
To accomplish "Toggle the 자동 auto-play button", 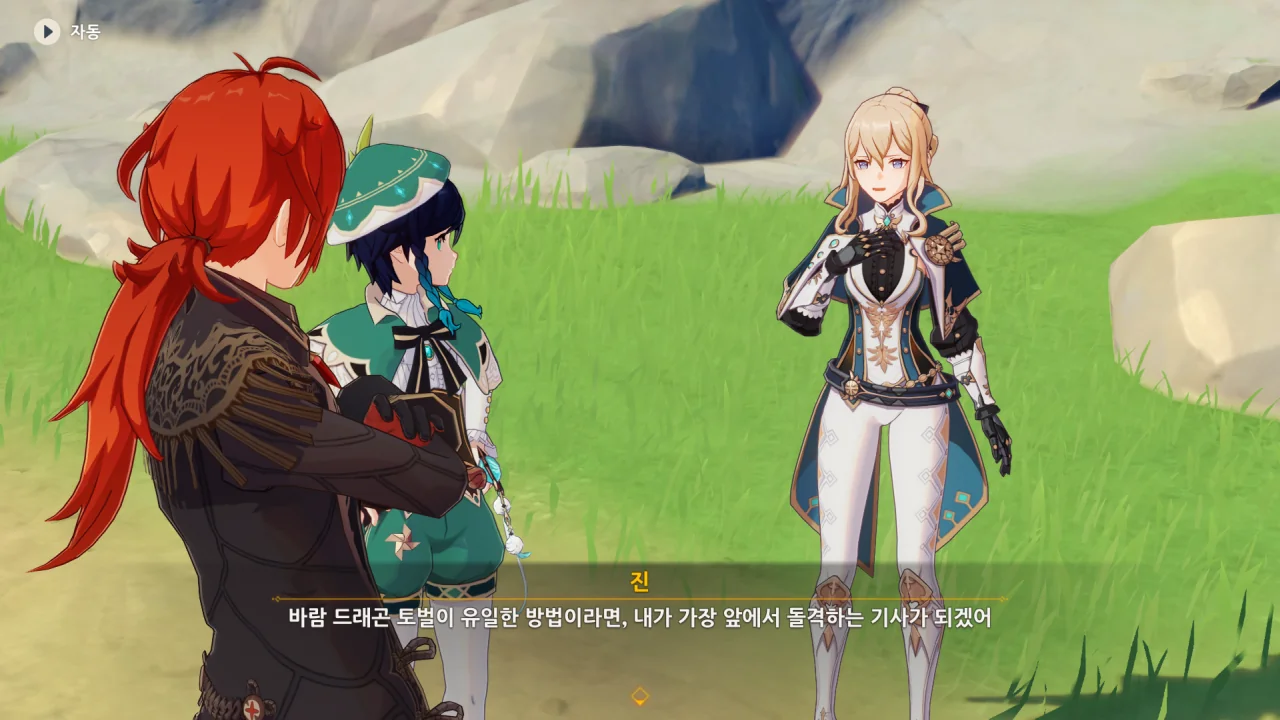I will [x=47, y=32].
